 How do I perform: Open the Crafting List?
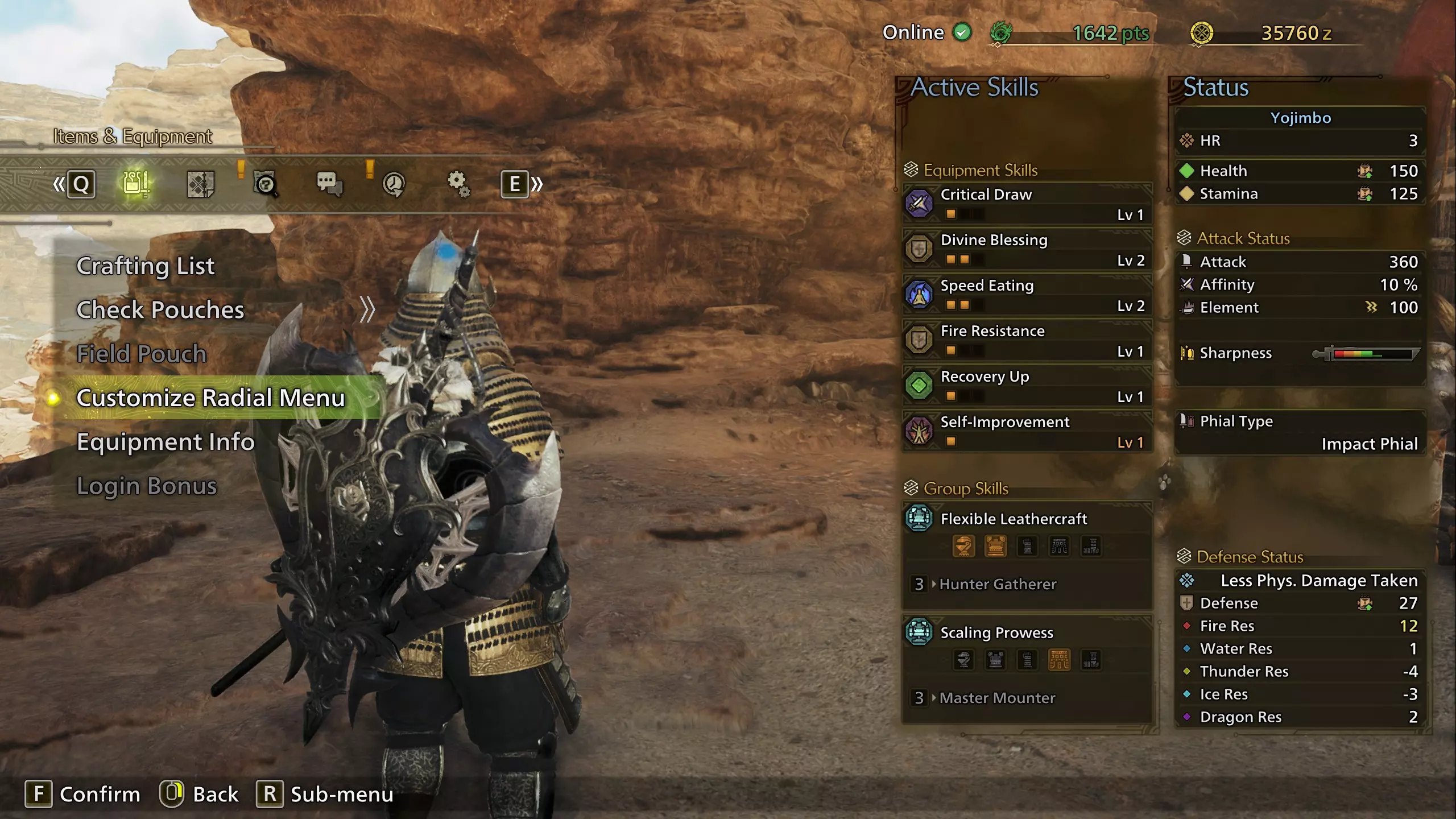tap(146, 266)
